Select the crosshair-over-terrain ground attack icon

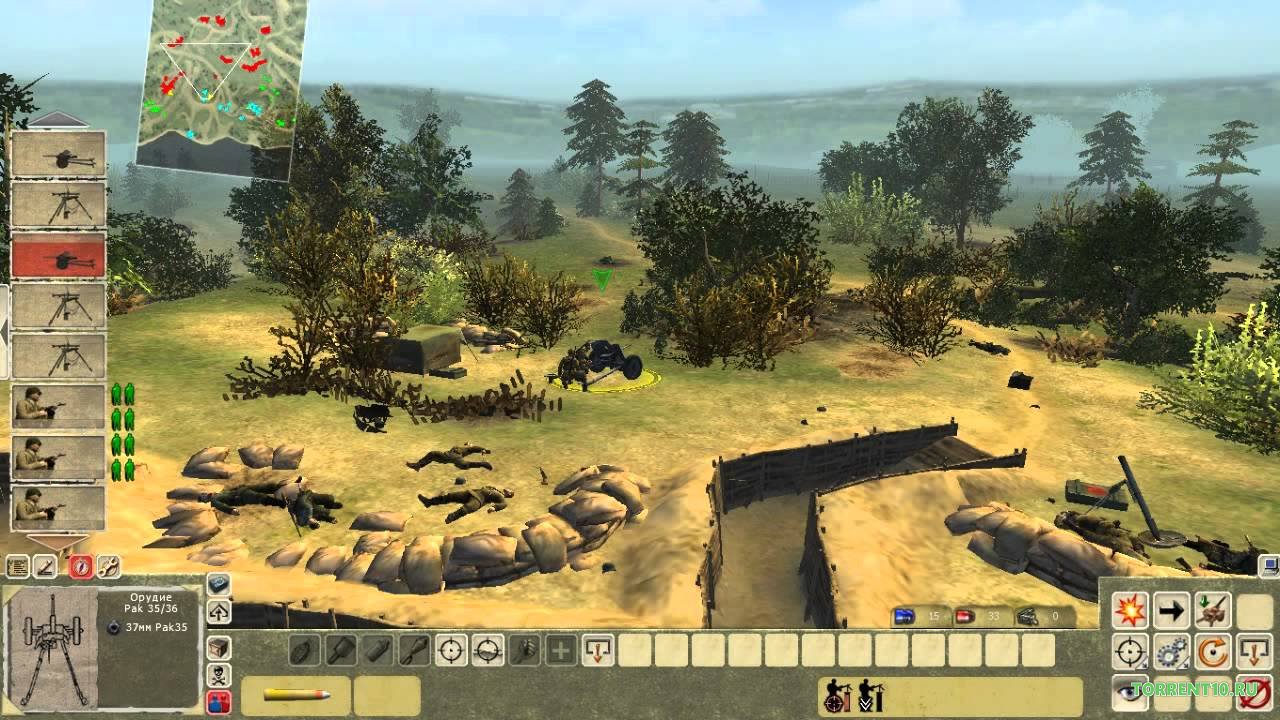click(488, 650)
